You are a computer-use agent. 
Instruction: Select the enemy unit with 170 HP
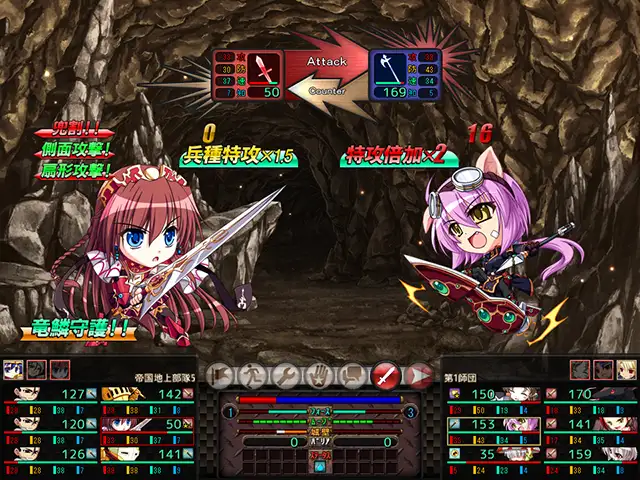click(592, 394)
